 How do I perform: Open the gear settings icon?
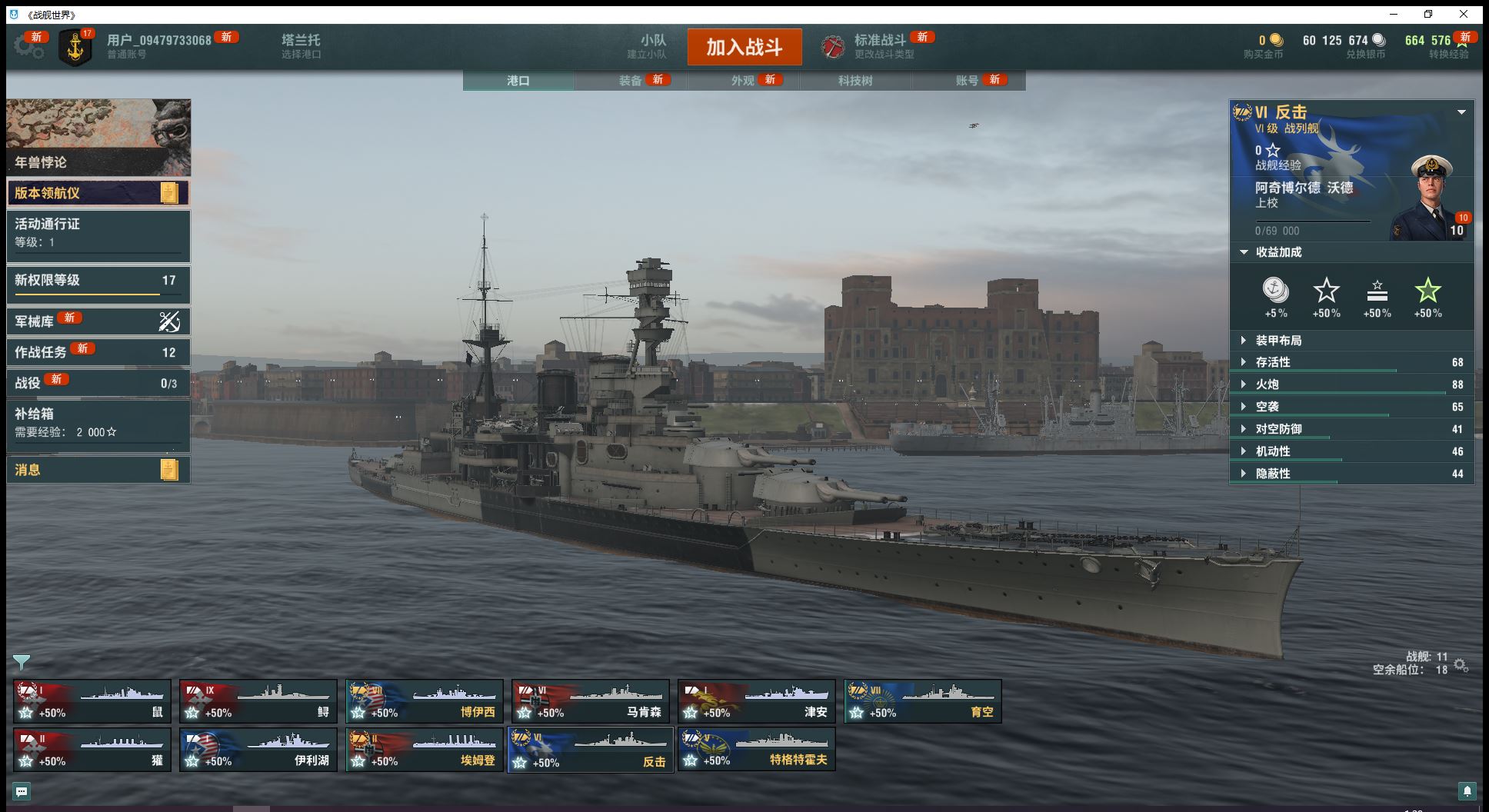28,46
